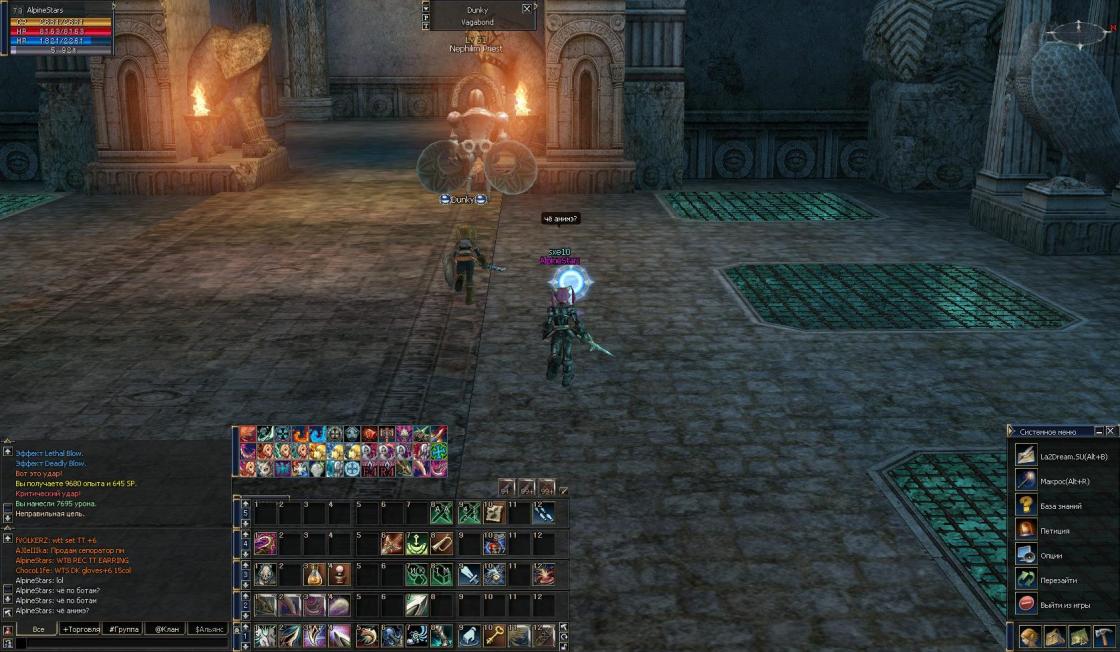Close the Dunky target window
Screen dimensions: 1120x652
[527, 8]
